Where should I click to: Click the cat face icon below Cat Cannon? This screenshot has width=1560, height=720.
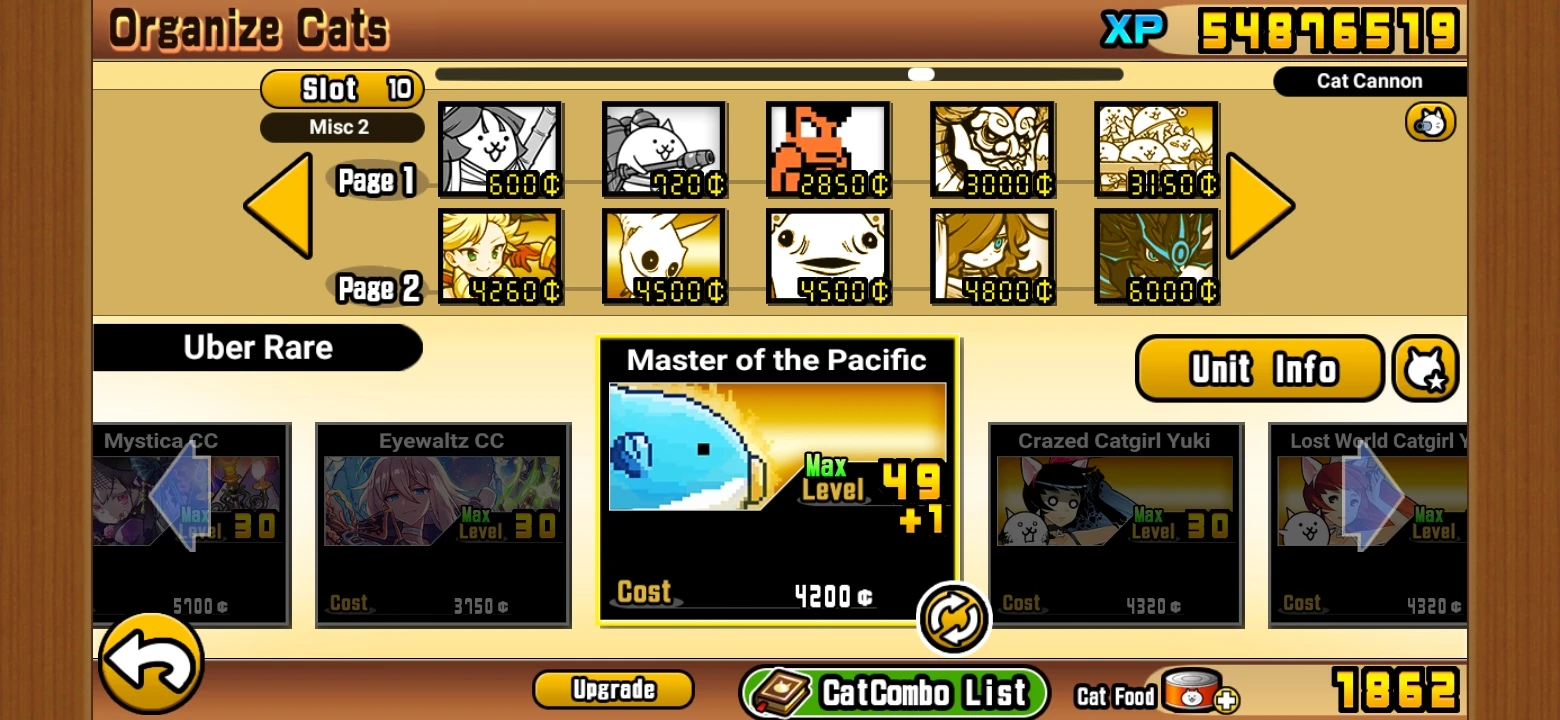pyautogui.click(x=1429, y=121)
